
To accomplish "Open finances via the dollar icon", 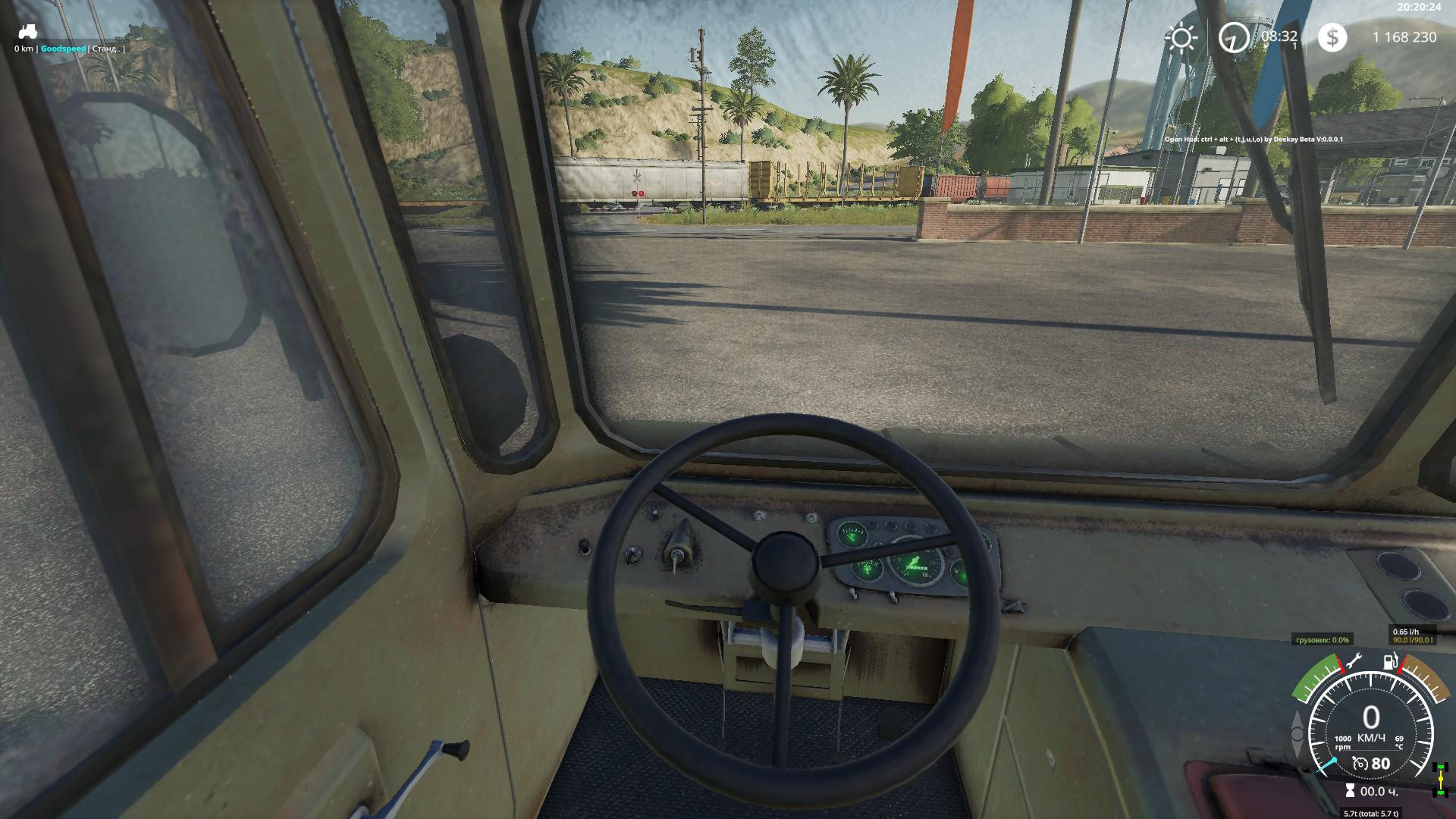I will click(1332, 37).
